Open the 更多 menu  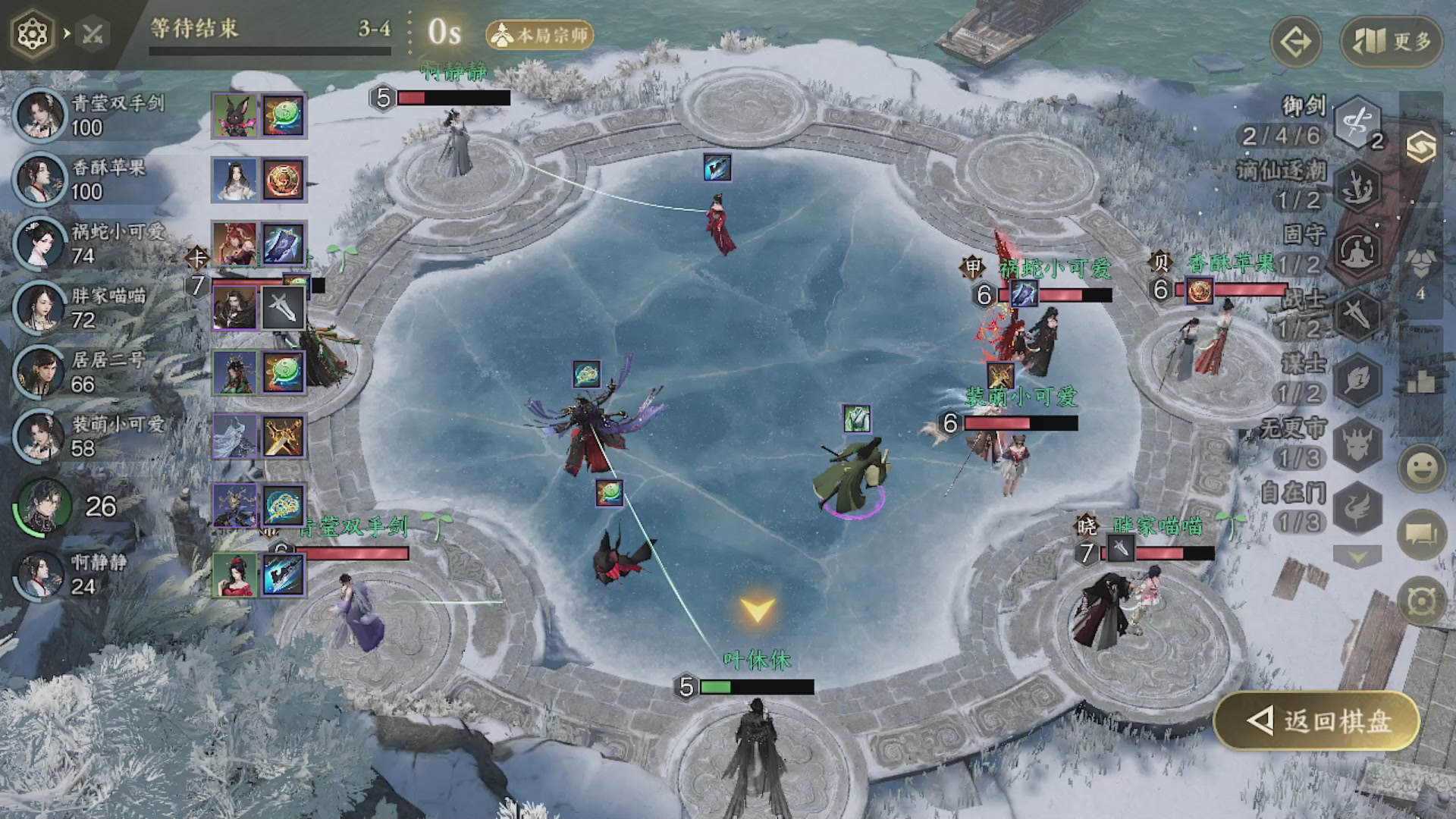[x=1391, y=41]
